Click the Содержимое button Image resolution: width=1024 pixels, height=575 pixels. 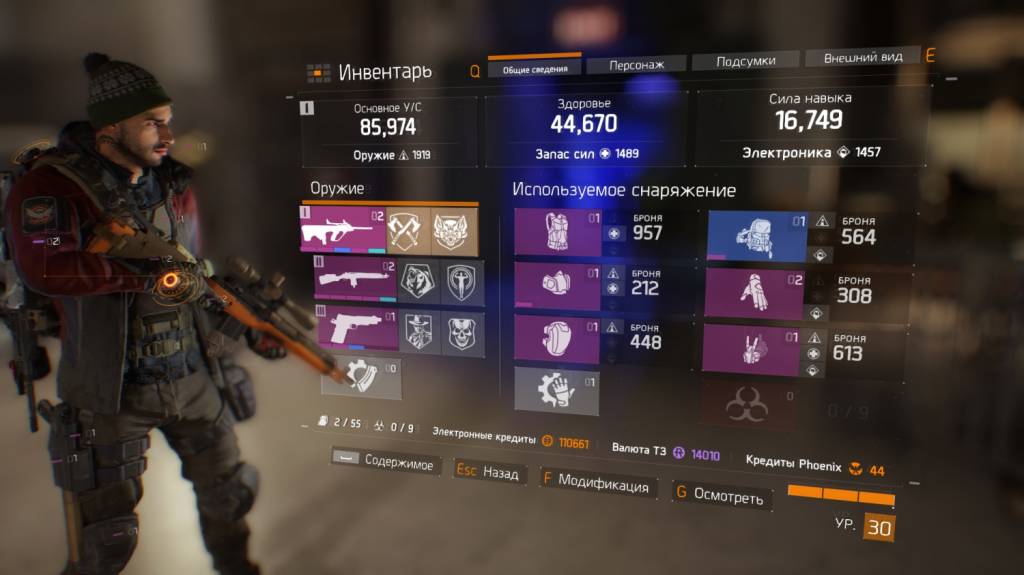coord(383,462)
